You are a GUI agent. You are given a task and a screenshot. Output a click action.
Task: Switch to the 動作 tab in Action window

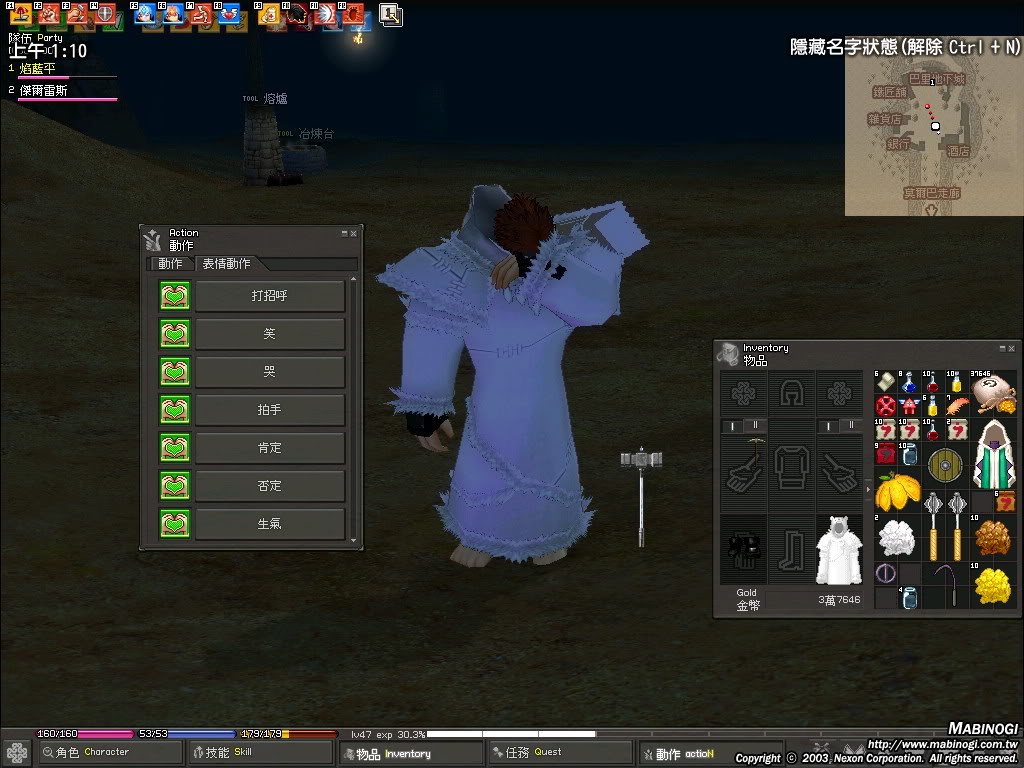coord(170,264)
